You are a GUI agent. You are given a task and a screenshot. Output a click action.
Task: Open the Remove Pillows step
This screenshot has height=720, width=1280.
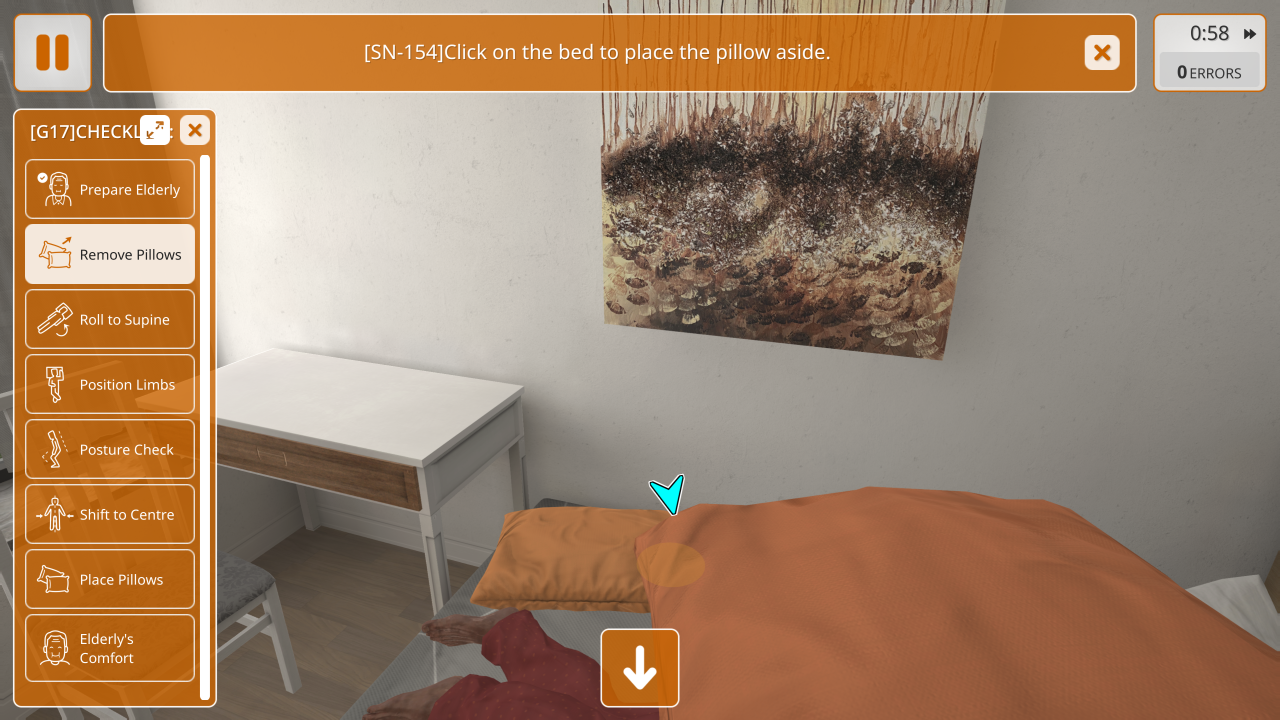[110, 254]
